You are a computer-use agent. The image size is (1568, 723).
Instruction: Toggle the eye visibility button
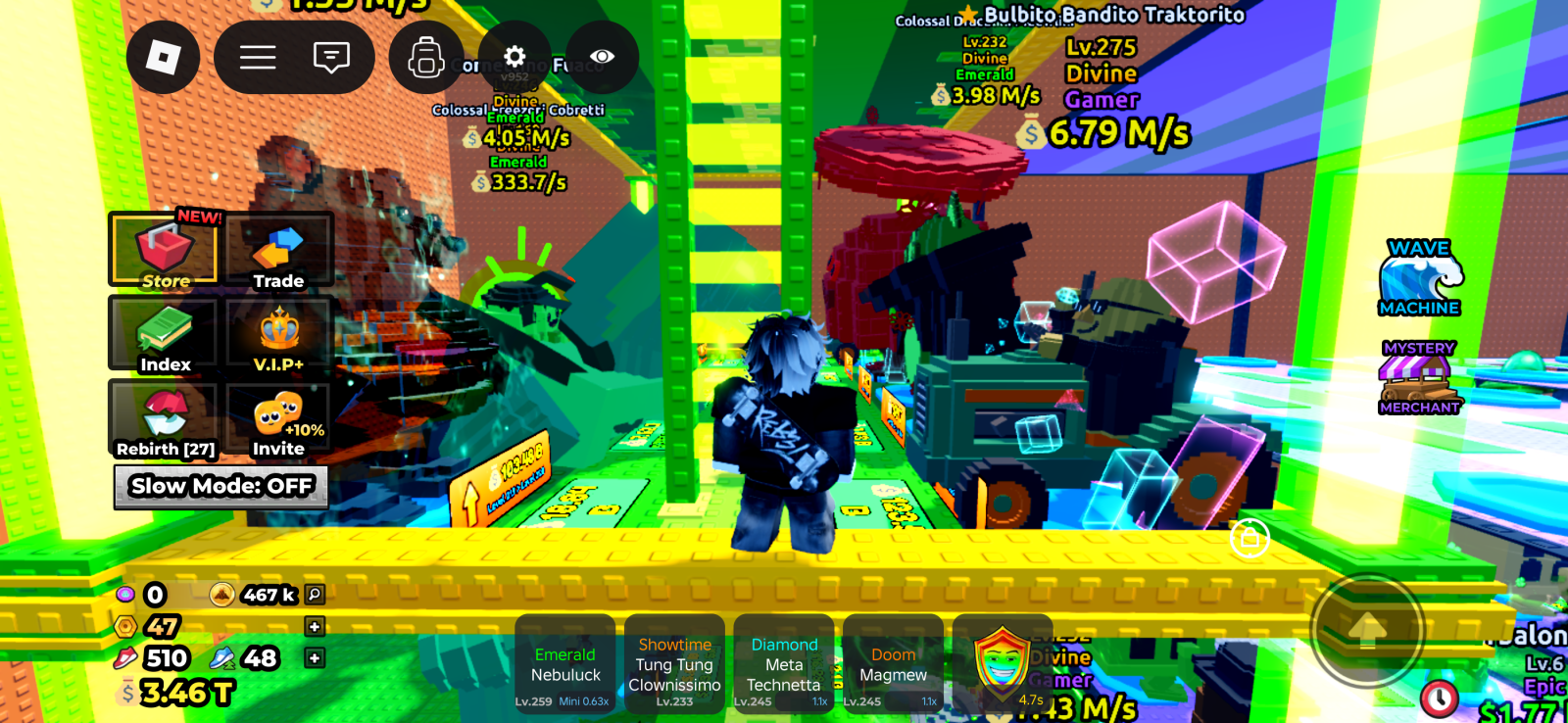pyautogui.click(x=602, y=57)
